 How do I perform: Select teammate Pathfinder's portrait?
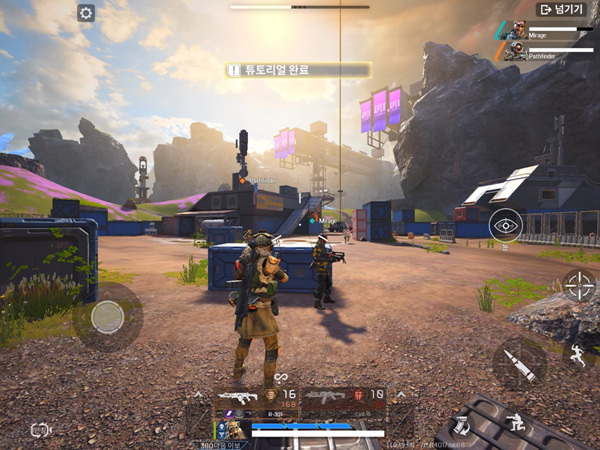[x=515, y=51]
